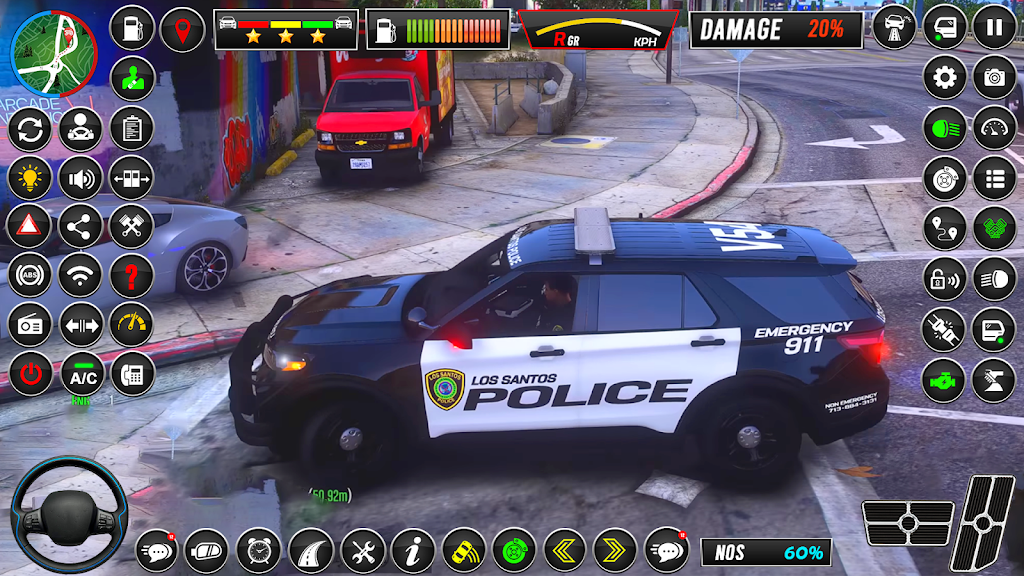Sound the horn speaker icon

click(x=81, y=178)
